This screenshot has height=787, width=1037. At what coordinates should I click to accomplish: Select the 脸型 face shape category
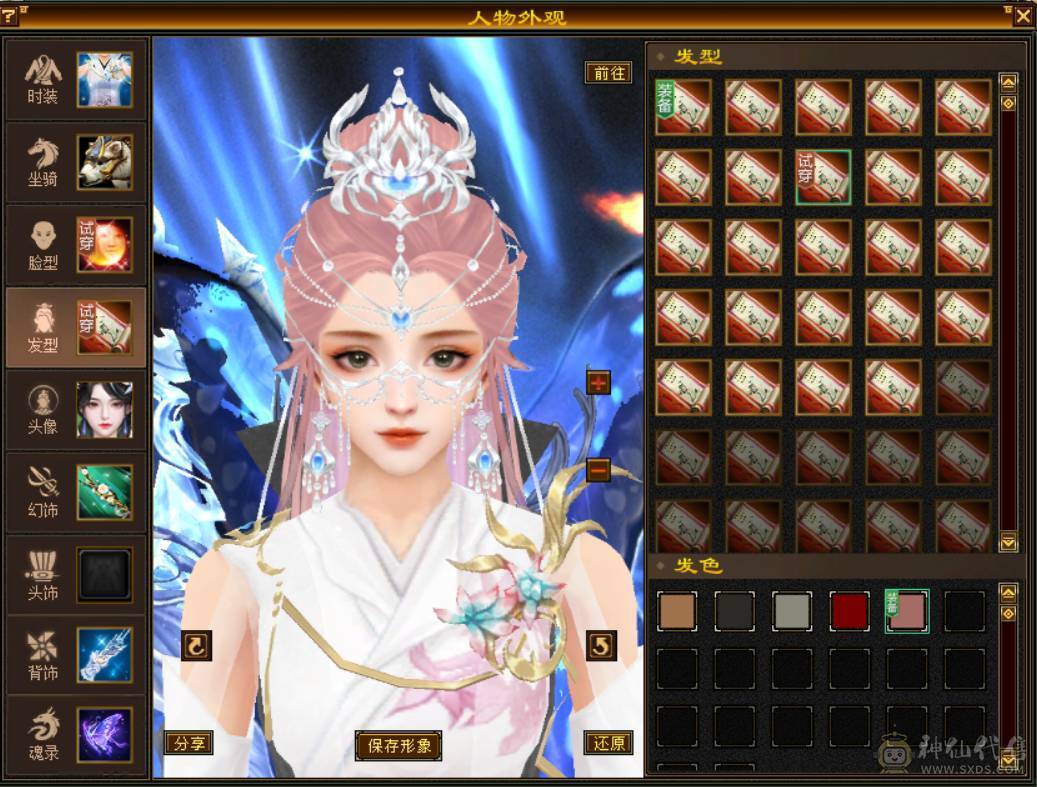tap(77, 245)
